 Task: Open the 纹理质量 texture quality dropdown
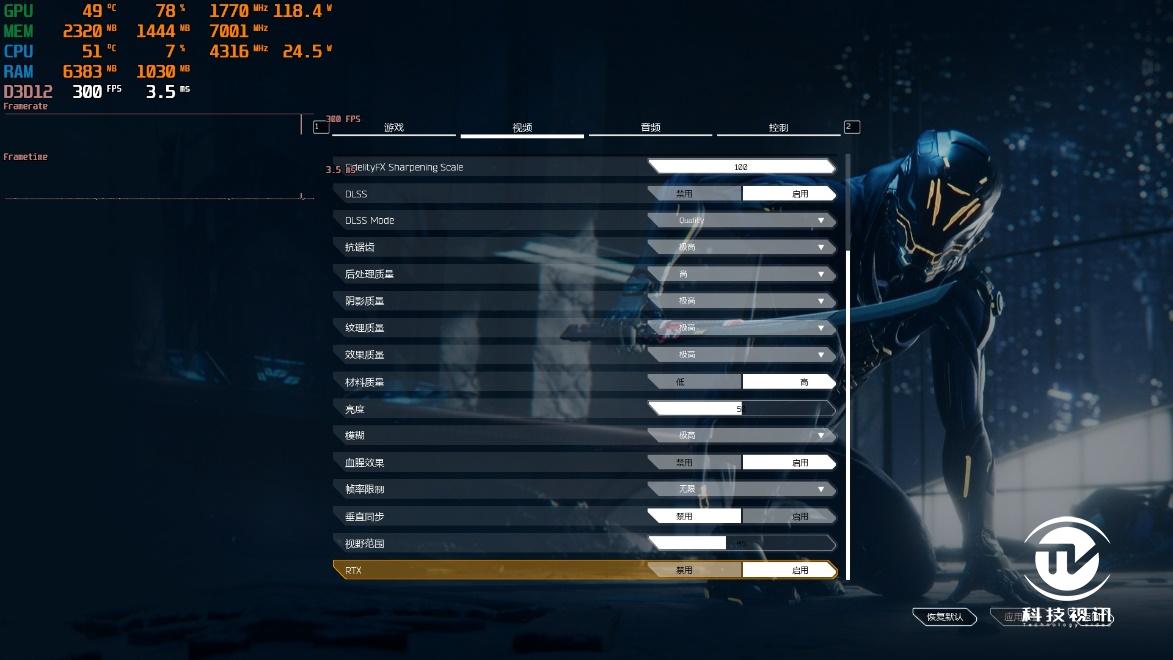(x=741, y=328)
